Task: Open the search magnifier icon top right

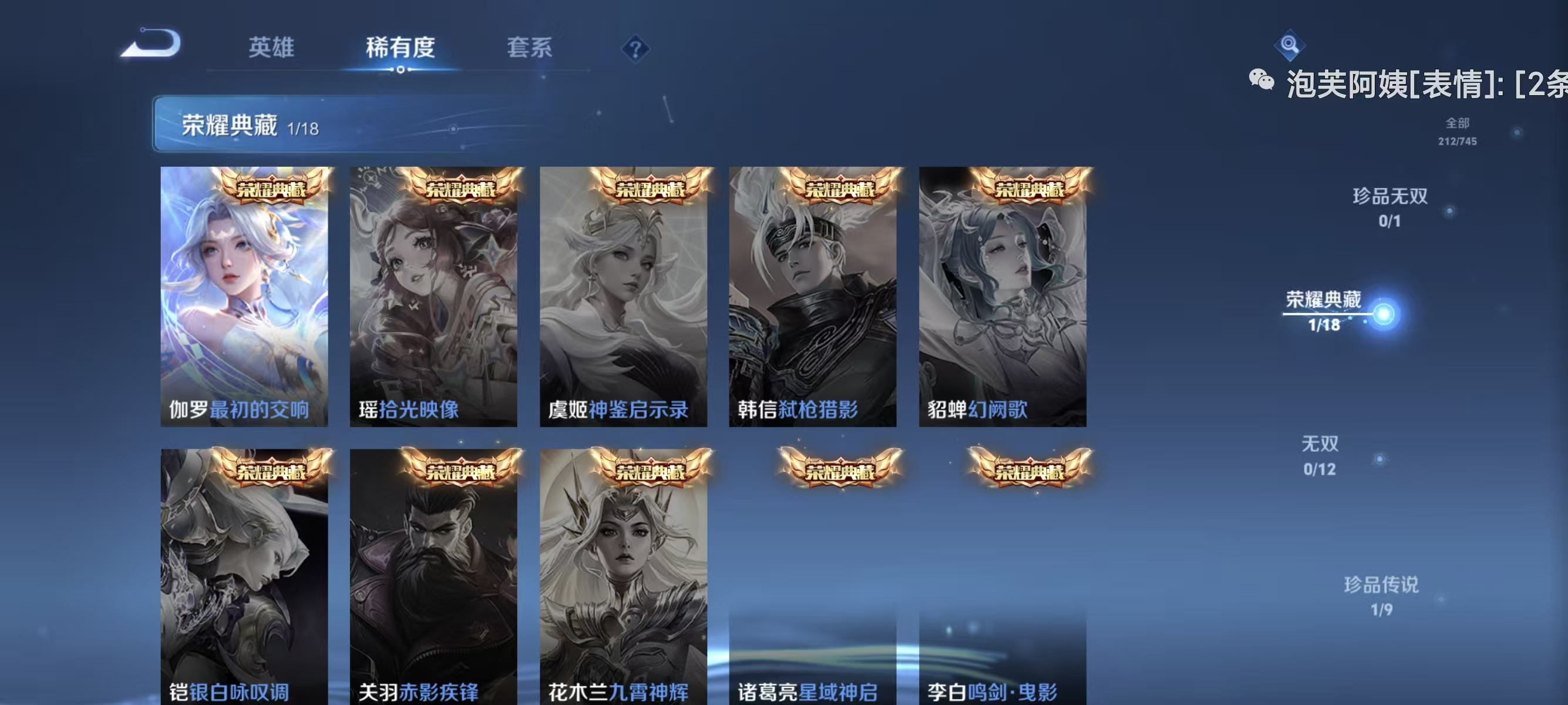Action: click(1291, 45)
